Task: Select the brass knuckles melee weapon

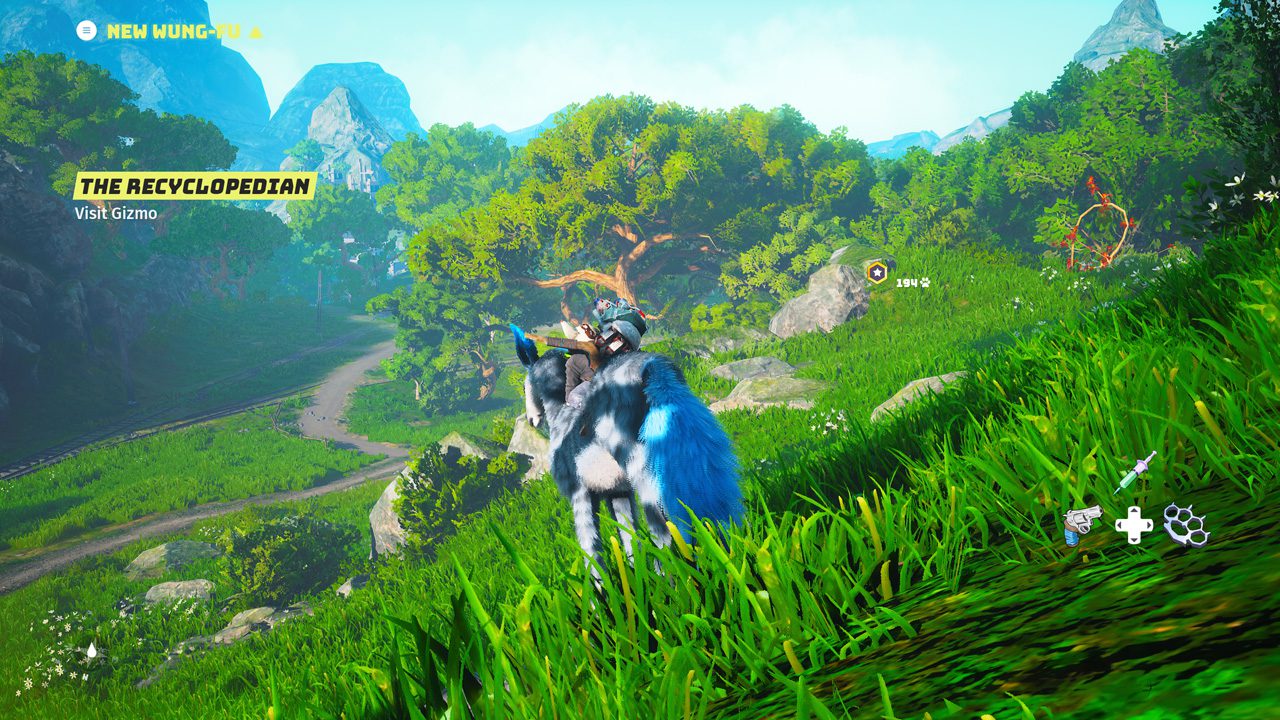Action: click(1186, 524)
